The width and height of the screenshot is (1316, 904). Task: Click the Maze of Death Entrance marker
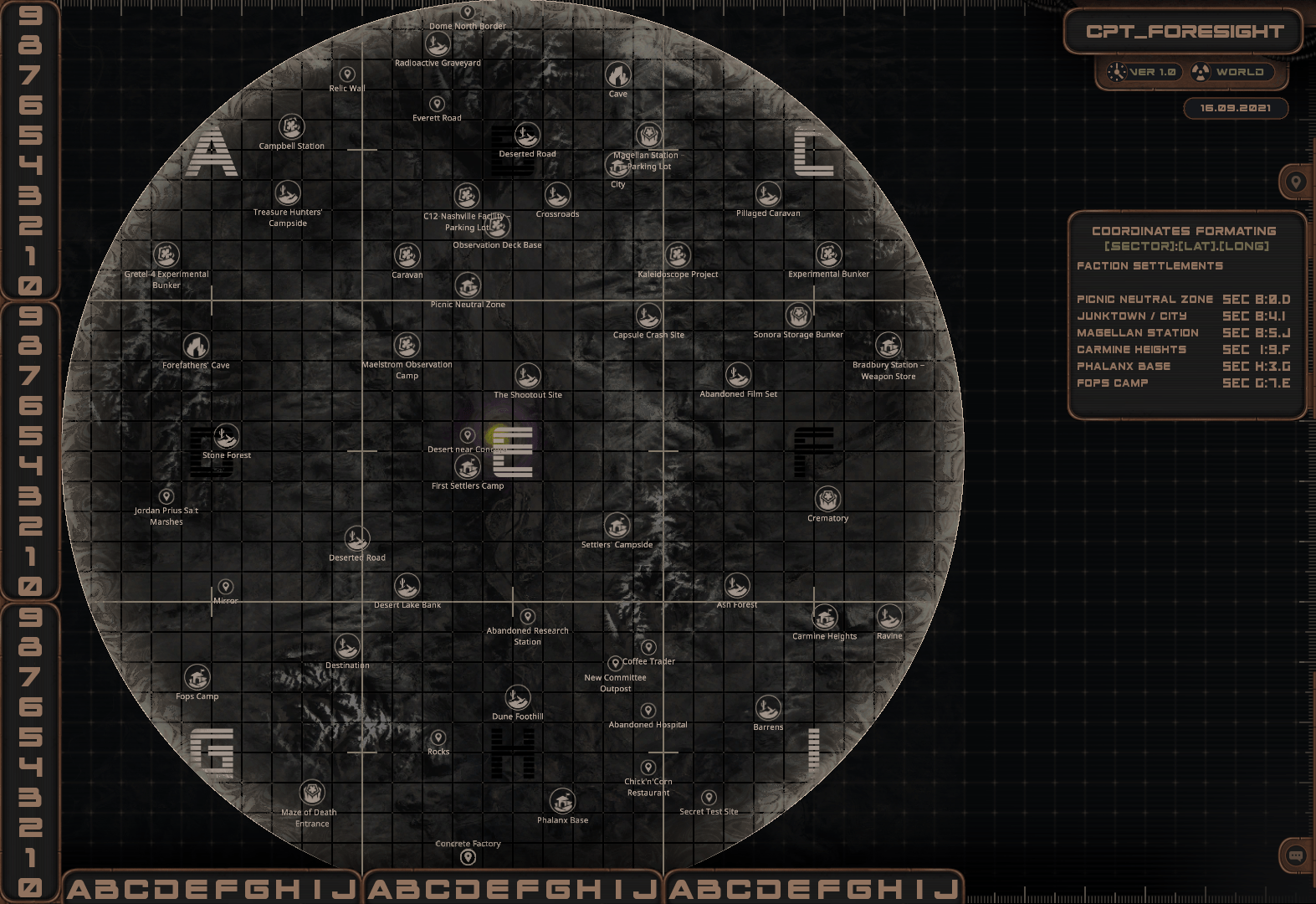(311, 794)
